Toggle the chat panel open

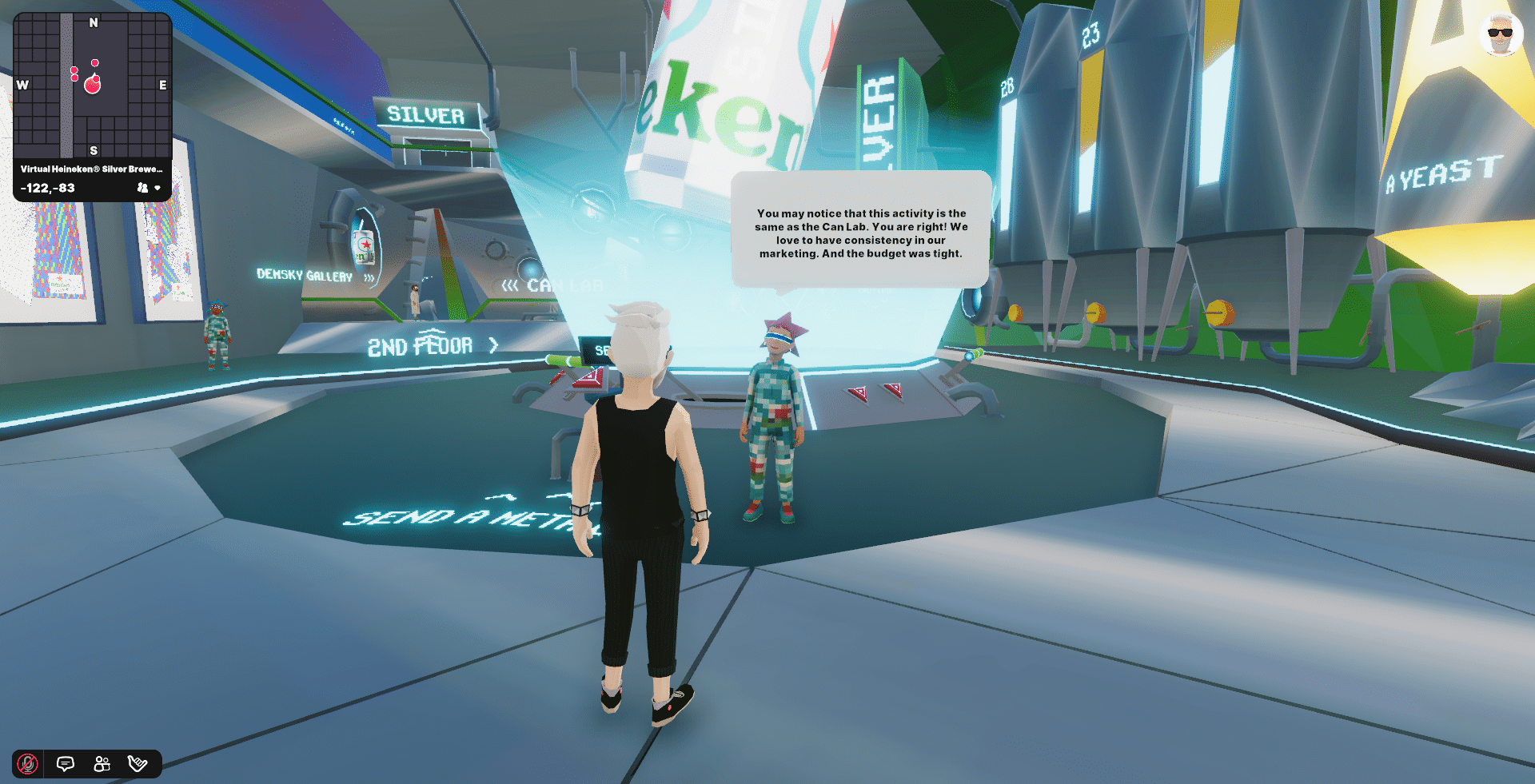pyautogui.click(x=65, y=763)
